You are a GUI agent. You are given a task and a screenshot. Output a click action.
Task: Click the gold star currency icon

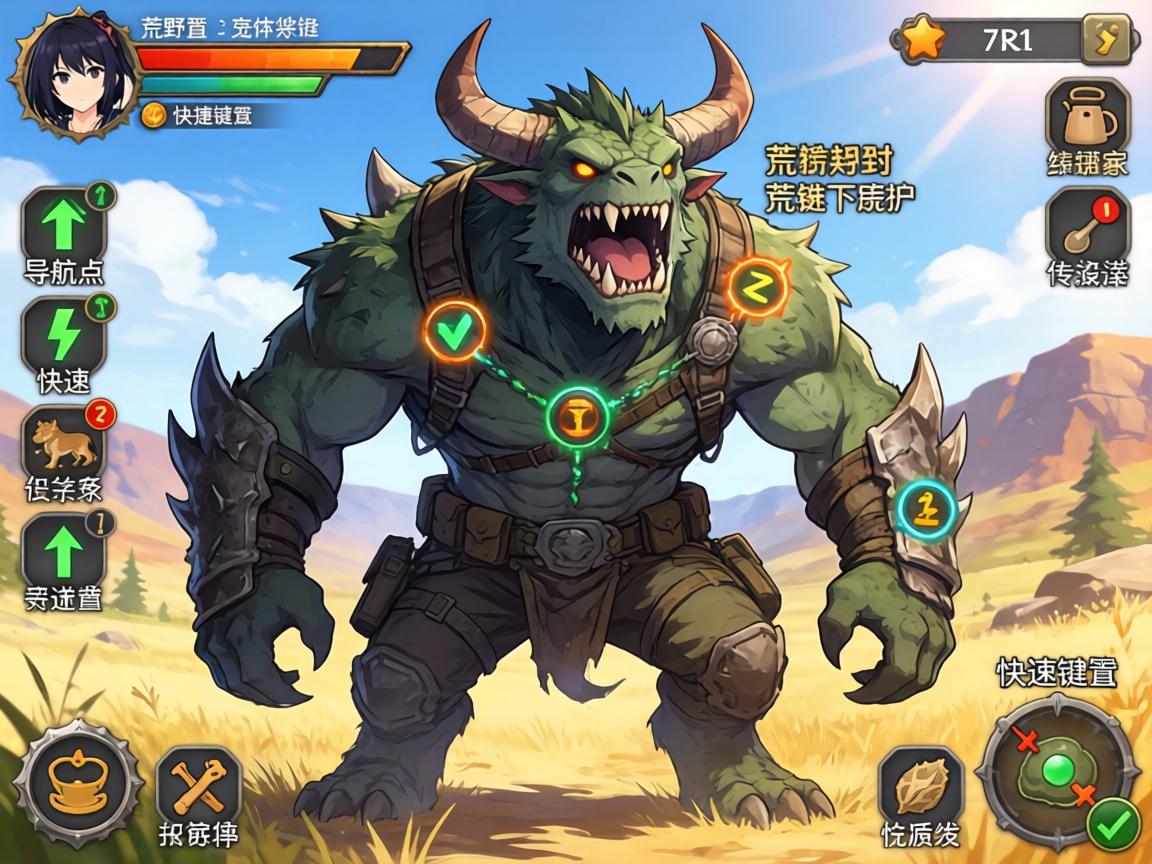tap(922, 40)
